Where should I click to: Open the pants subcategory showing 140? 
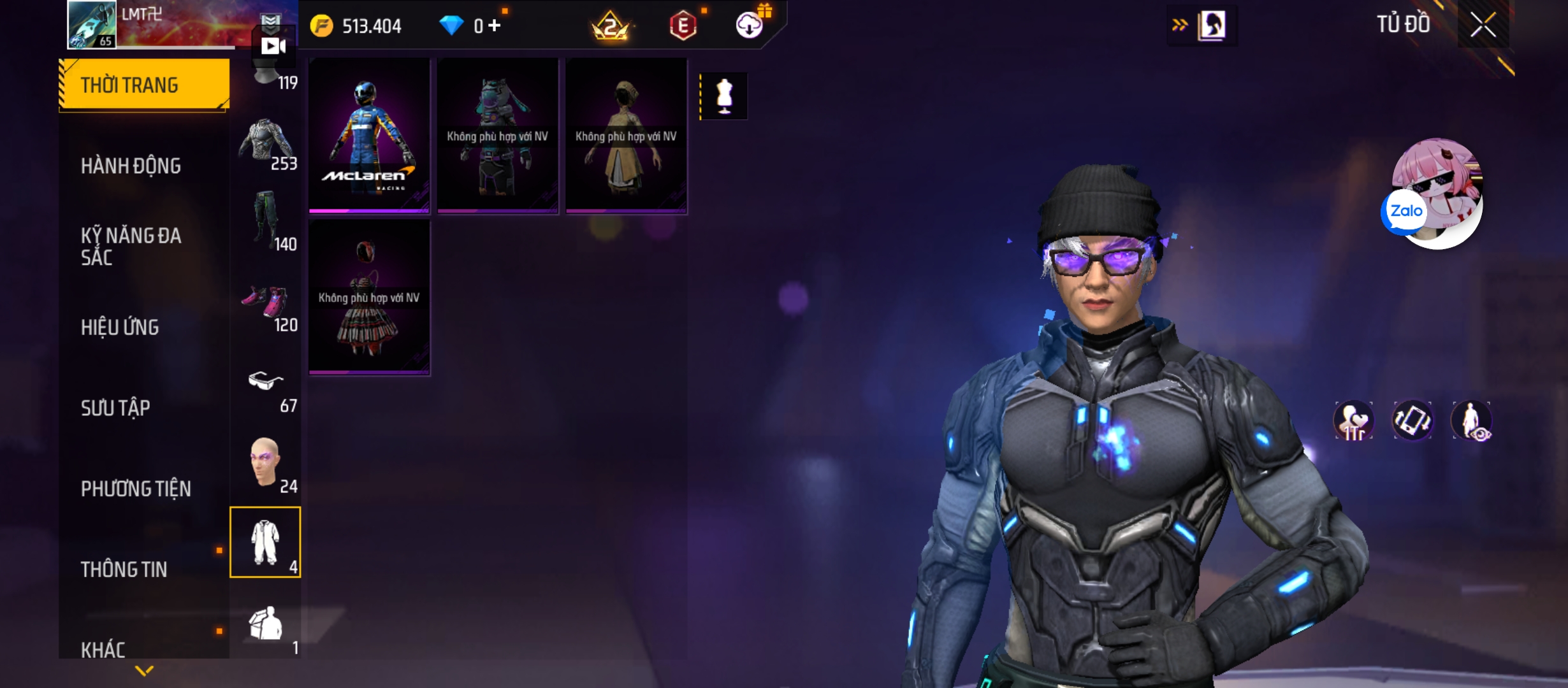(x=266, y=220)
